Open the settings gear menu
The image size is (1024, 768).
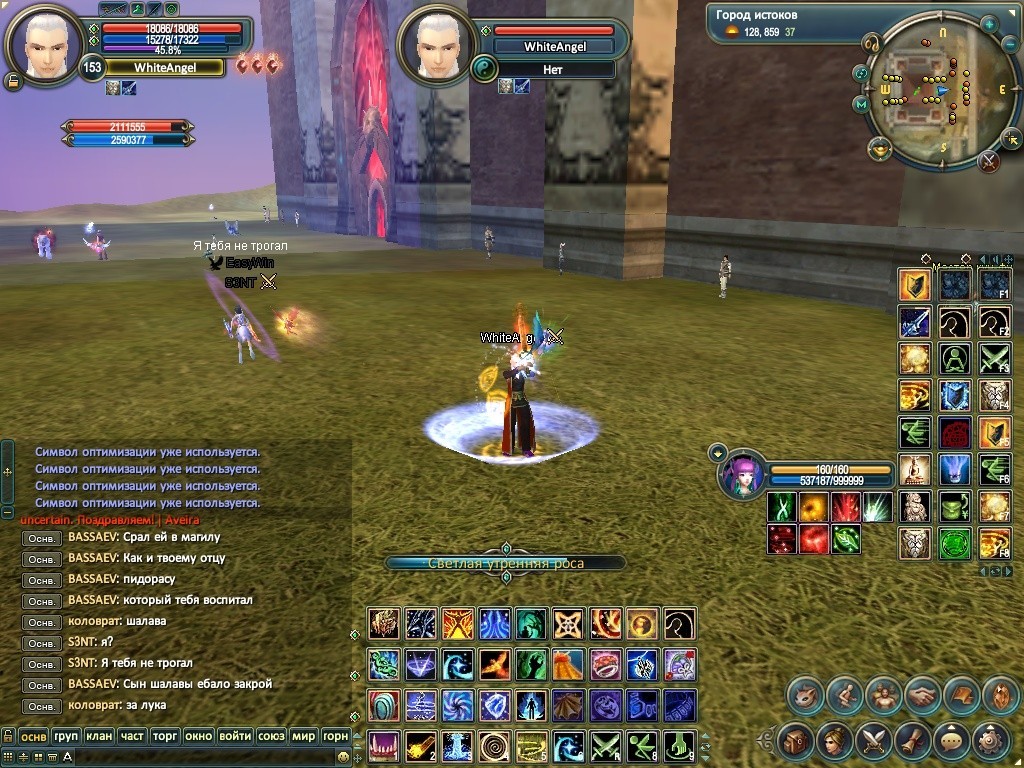tap(990, 741)
